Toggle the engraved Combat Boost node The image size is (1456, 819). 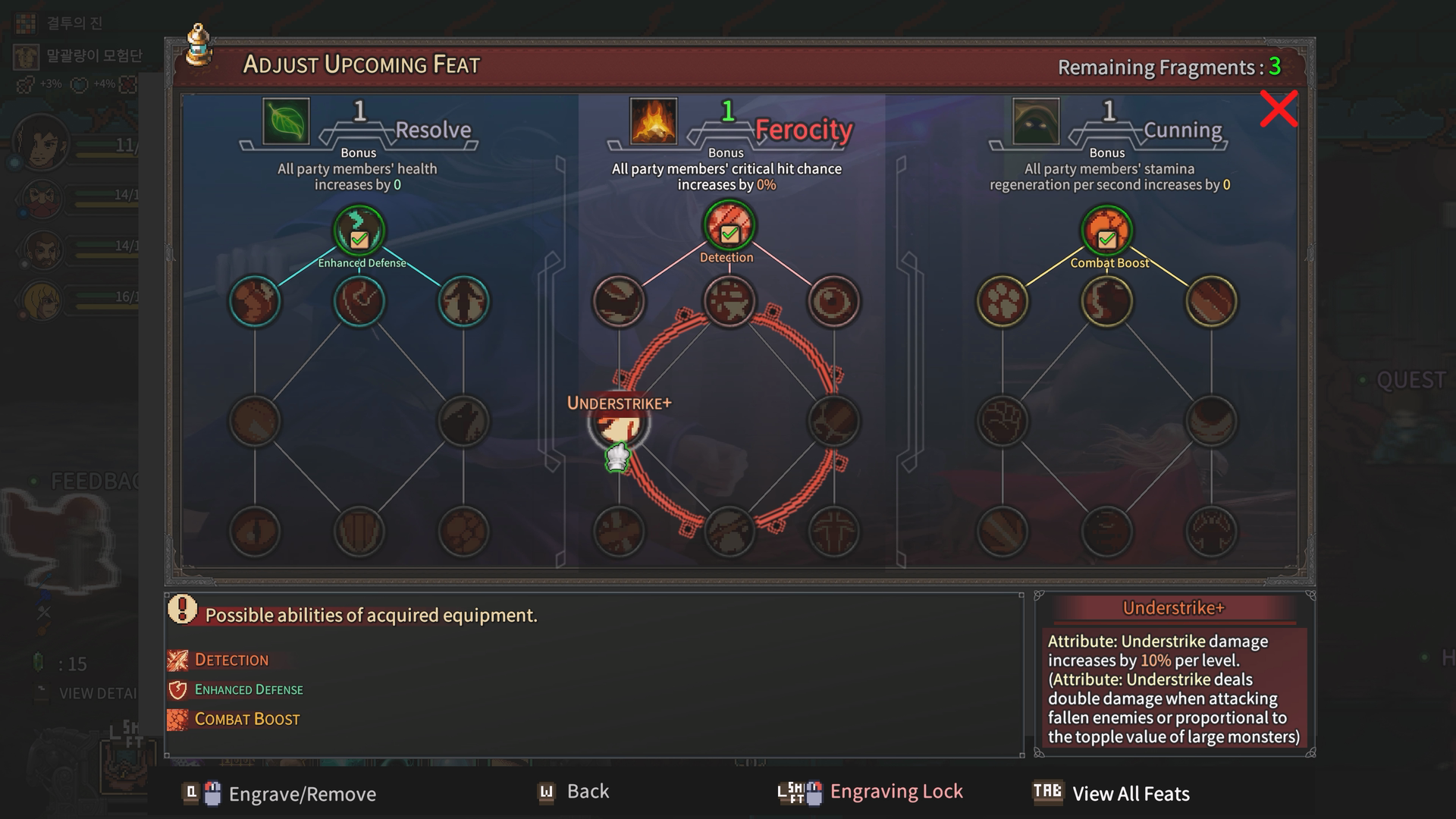pyautogui.click(x=1107, y=231)
